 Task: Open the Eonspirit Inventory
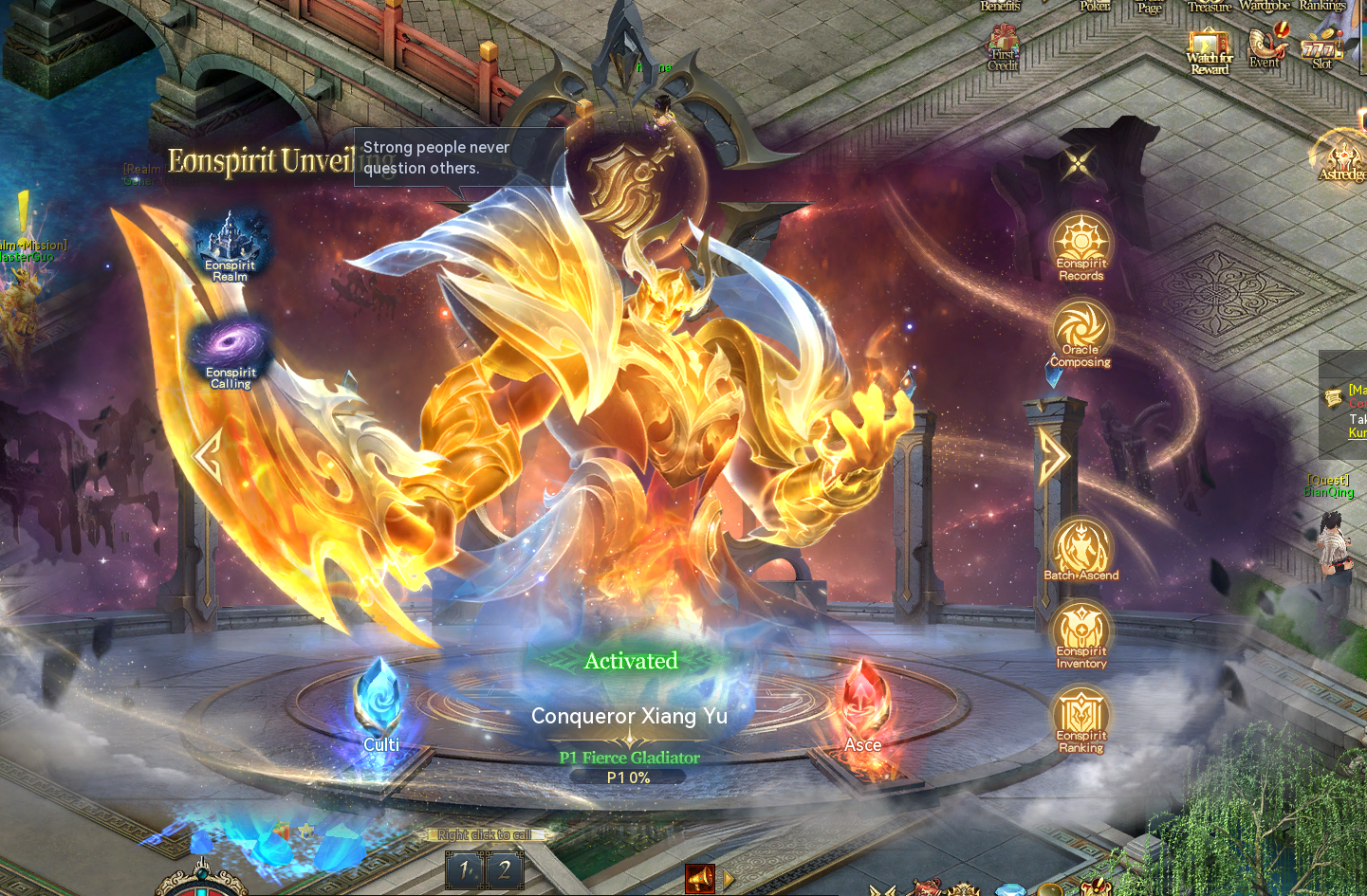[1081, 632]
